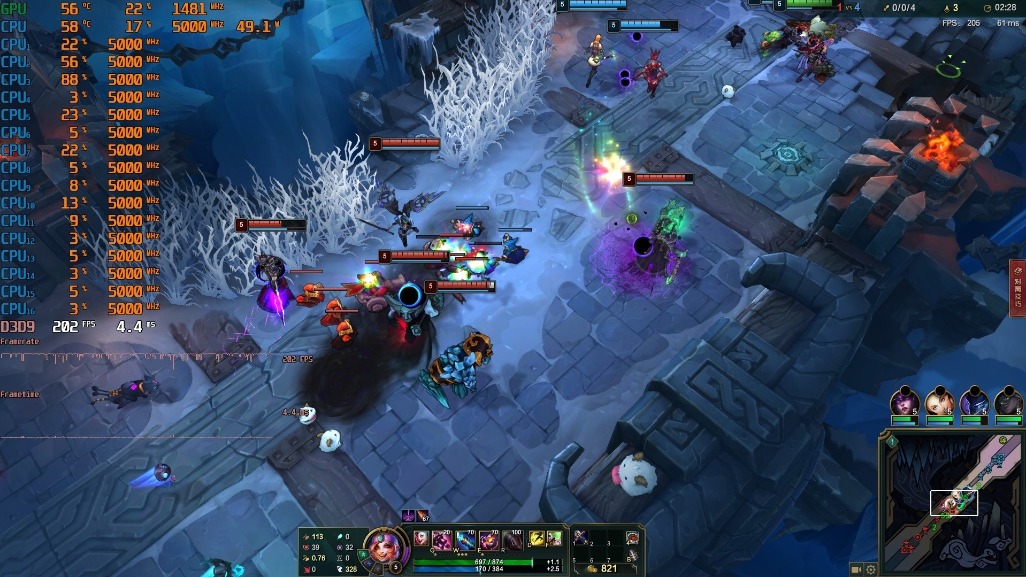Cast the W ability
This screenshot has height=577, width=1026.
point(464,540)
